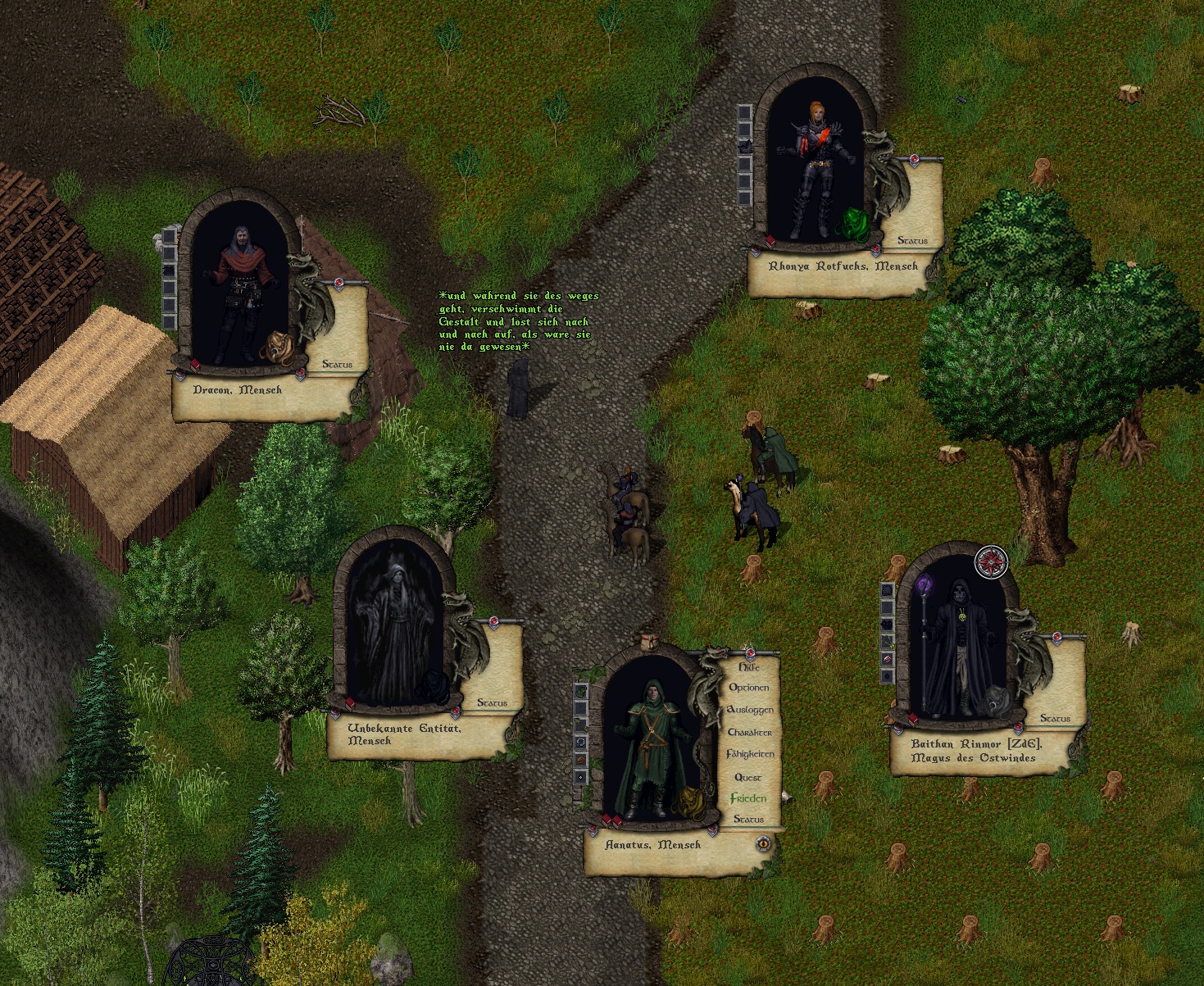
Task: Open the Status of Baithan Rinmor
Action: 1055,718
